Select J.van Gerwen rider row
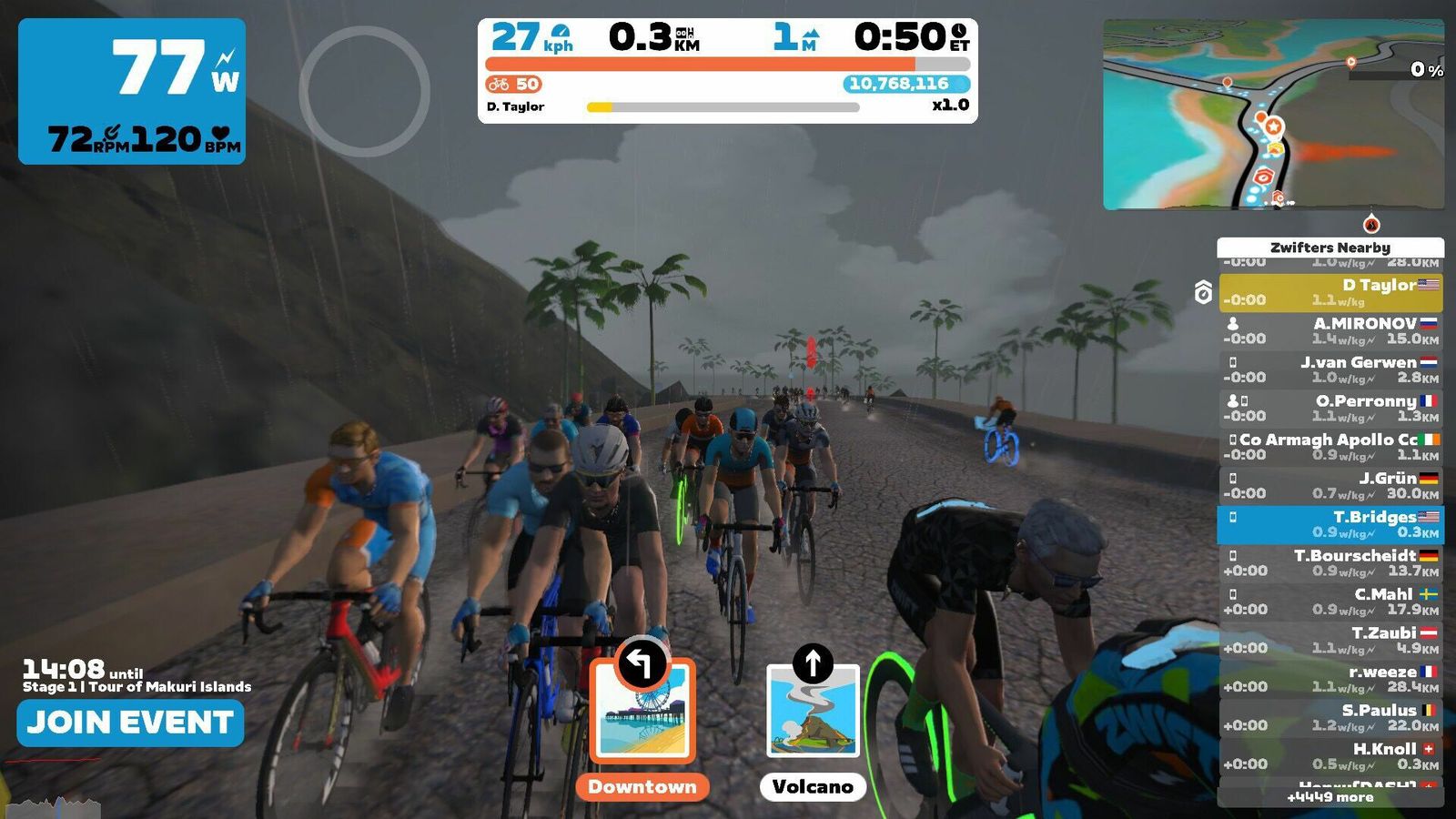This screenshot has width=1456, height=819. click(1330, 369)
